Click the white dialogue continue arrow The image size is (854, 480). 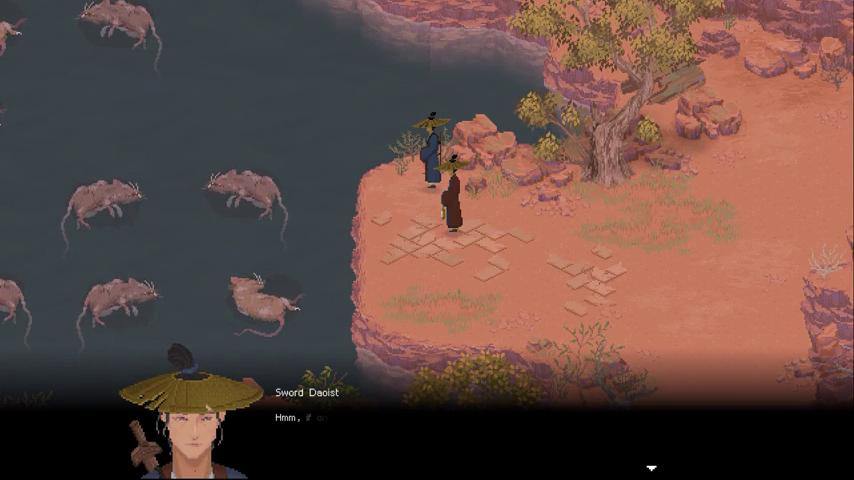click(651, 467)
